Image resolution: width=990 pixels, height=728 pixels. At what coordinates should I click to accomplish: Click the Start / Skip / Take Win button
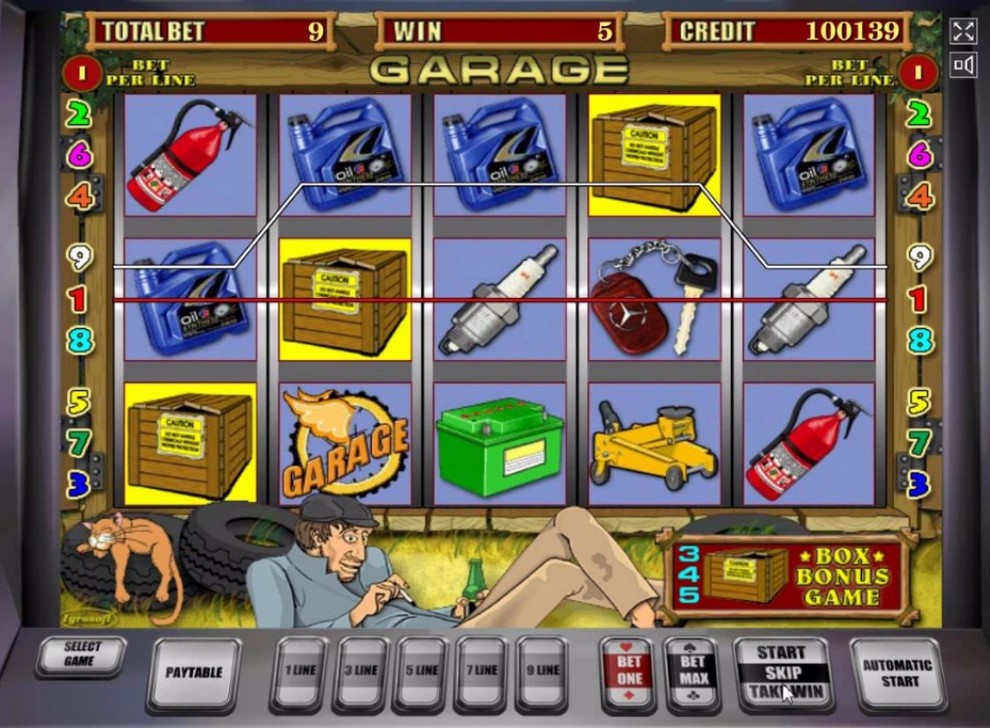coord(781,671)
